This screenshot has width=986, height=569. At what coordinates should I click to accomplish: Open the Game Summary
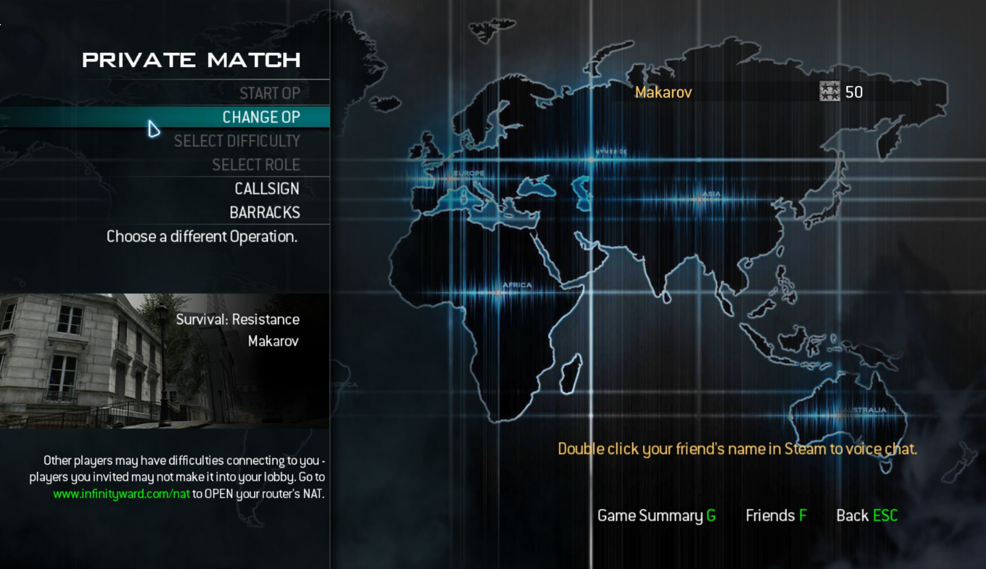pyautogui.click(x=656, y=515)
